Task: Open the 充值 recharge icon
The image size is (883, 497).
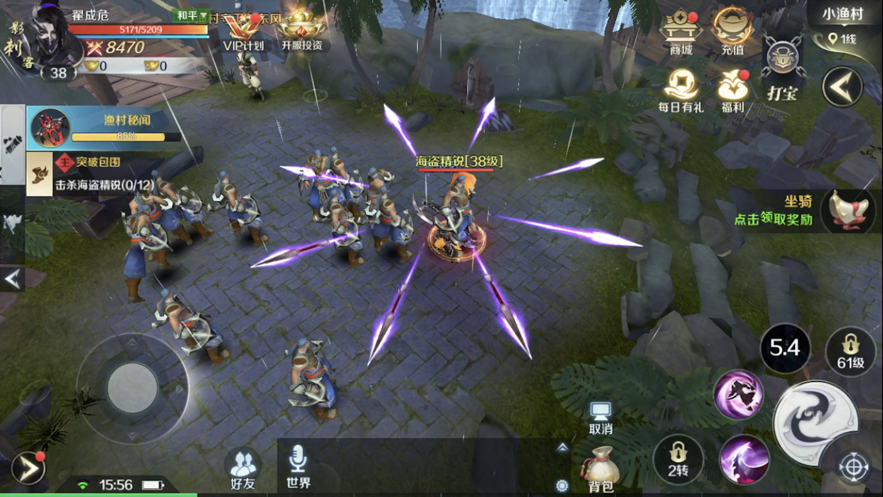Action: [x=733, y=30]
